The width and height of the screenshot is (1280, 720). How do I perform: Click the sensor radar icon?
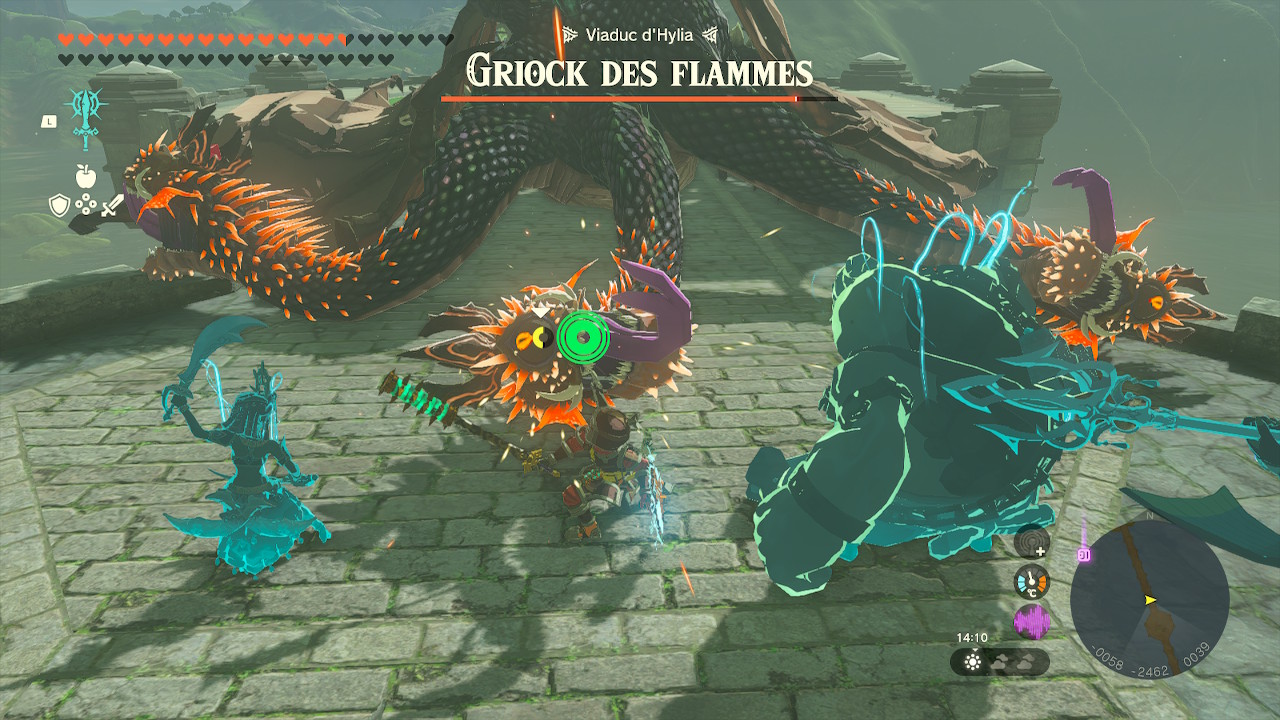pos(1031,542)
